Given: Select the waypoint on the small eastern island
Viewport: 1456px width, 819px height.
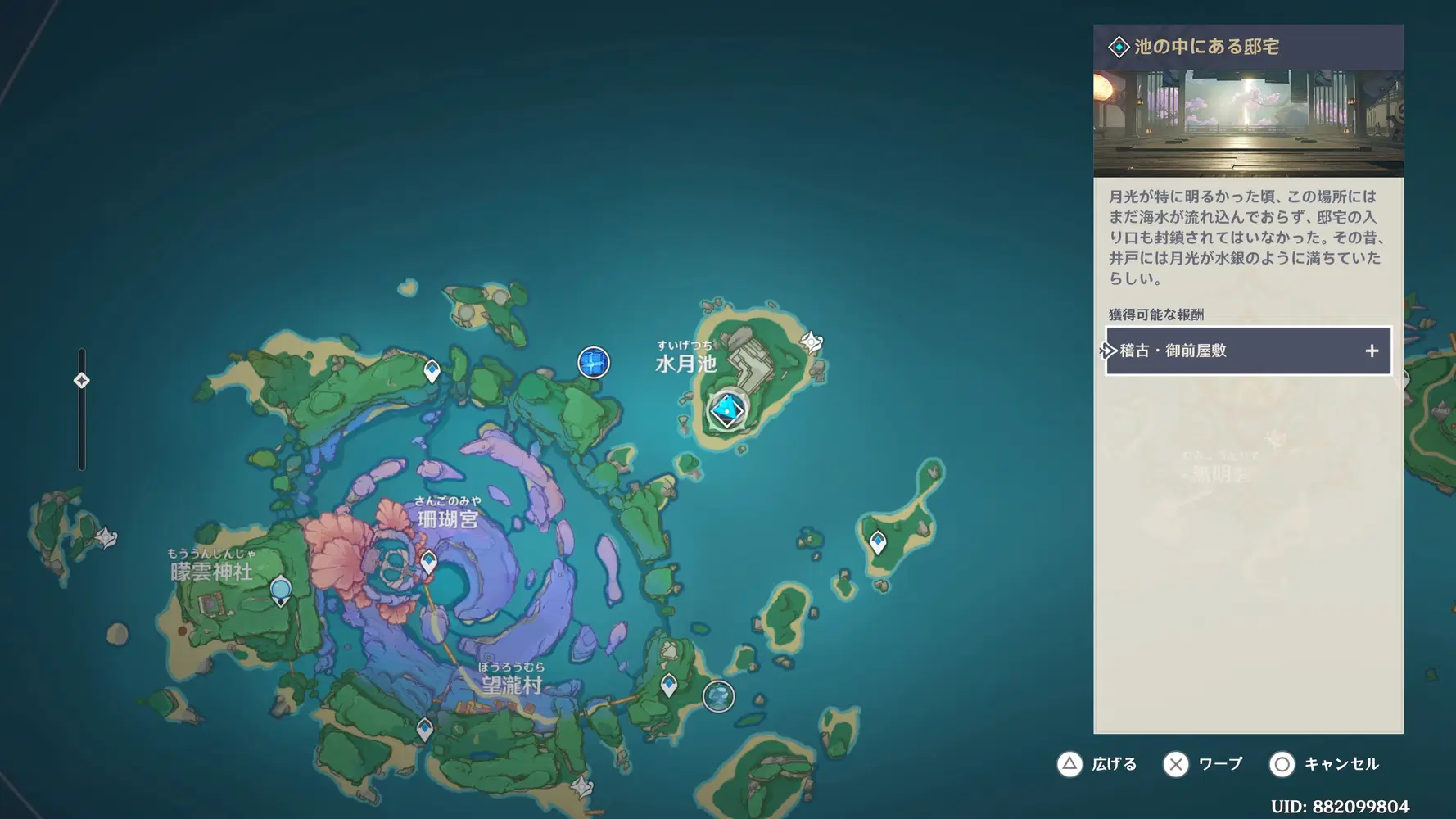Looking at the screenshot, I should click(878, 542).
